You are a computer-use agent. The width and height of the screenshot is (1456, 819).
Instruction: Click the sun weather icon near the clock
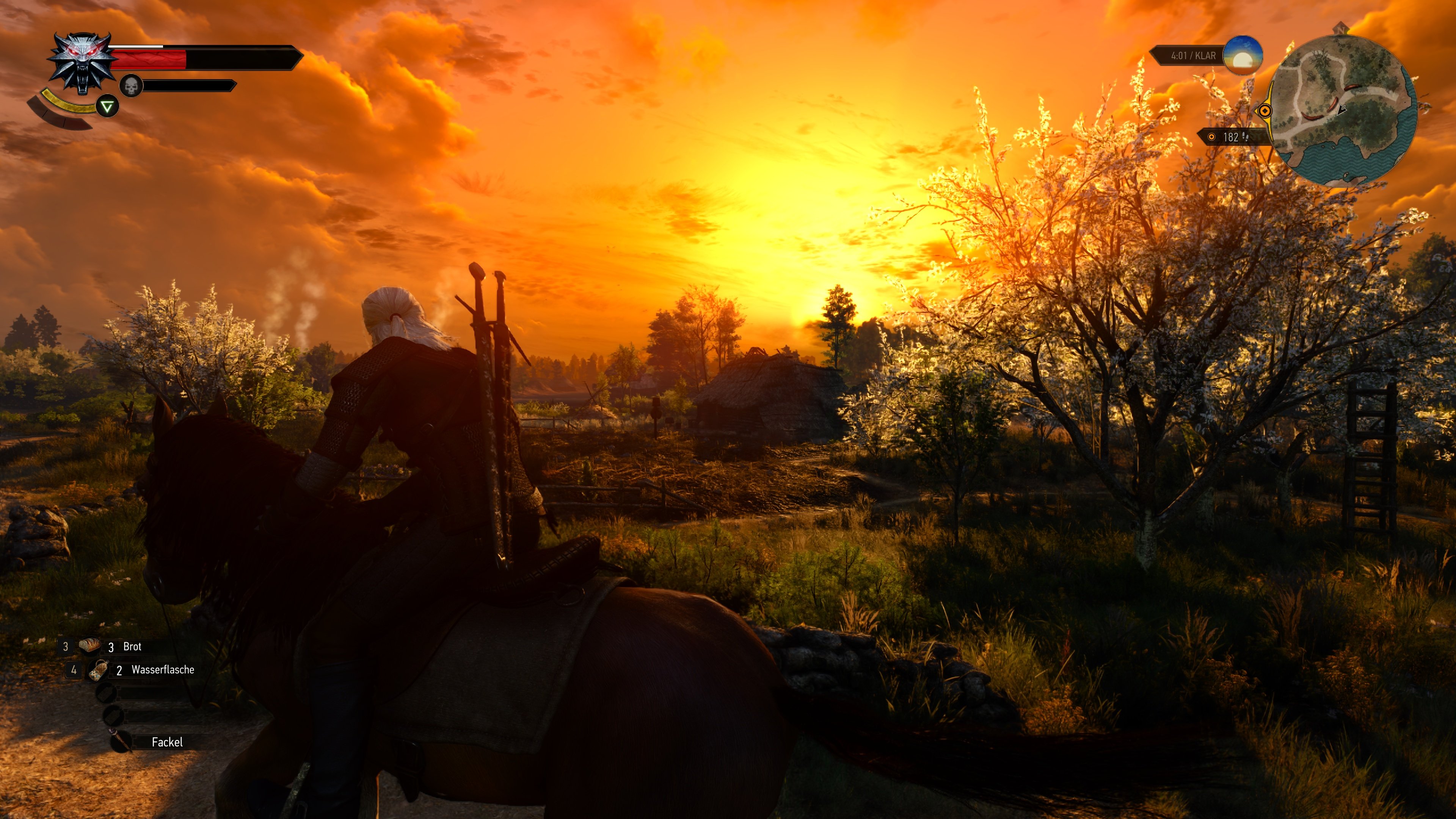[1243, 58]
